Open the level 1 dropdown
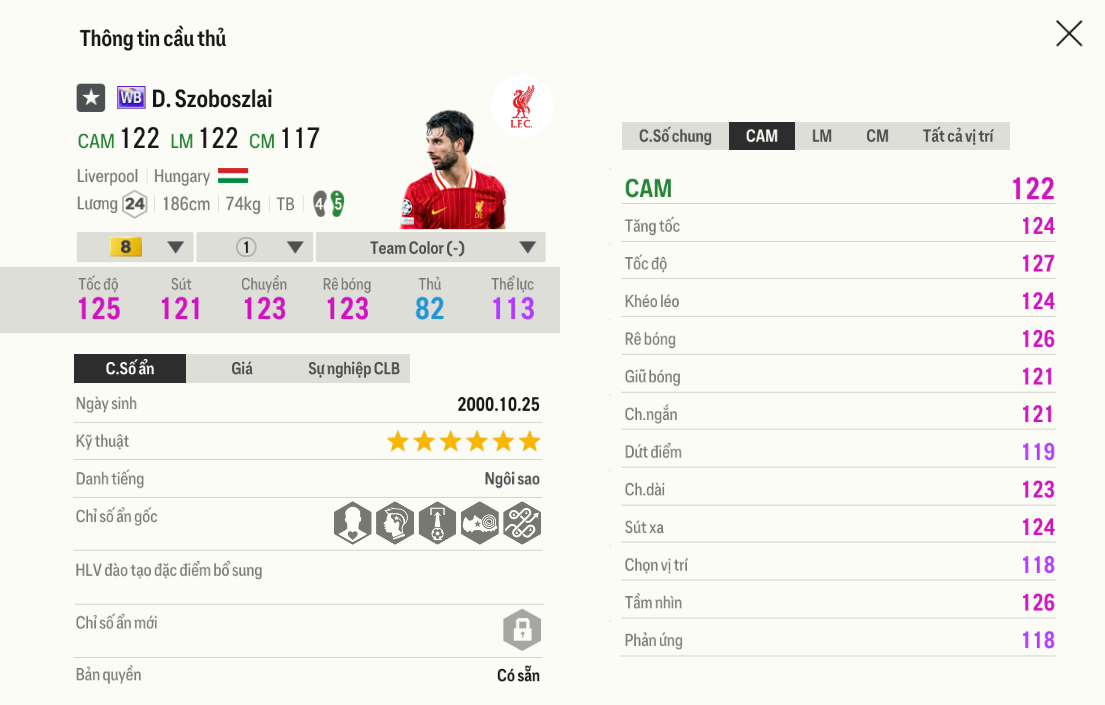Image resolution: width=1105 pixels, height=705 pixels. 255,247
